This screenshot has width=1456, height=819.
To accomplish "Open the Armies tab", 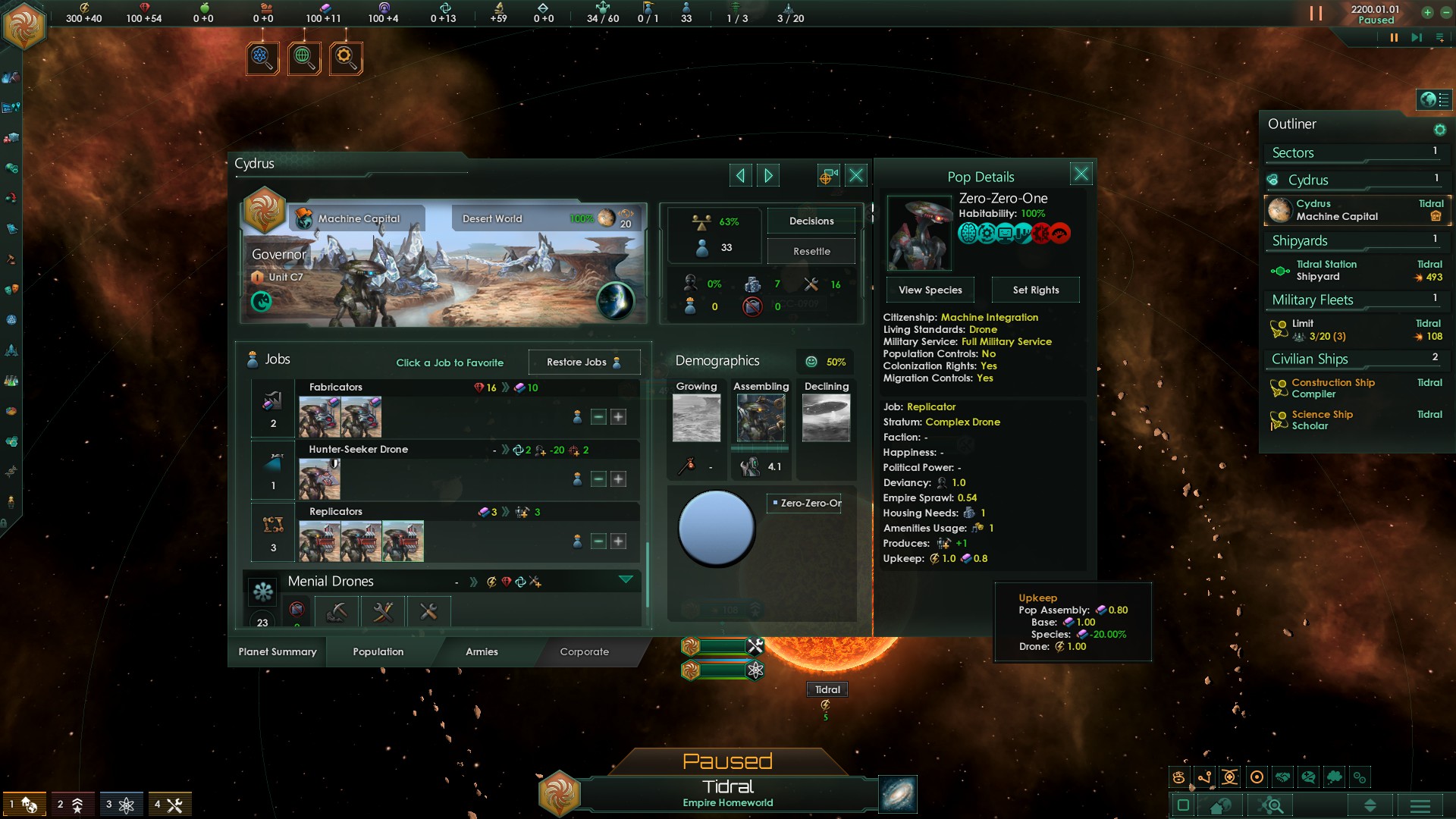I will [482, 652].
